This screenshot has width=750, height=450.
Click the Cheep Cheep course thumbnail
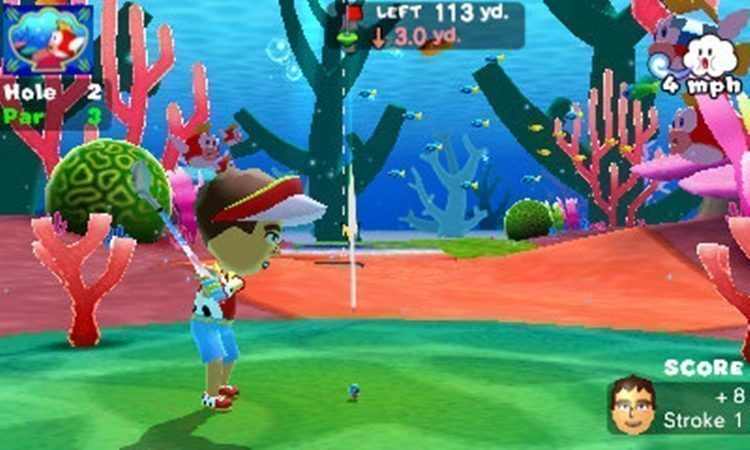[x=48, y=38]
